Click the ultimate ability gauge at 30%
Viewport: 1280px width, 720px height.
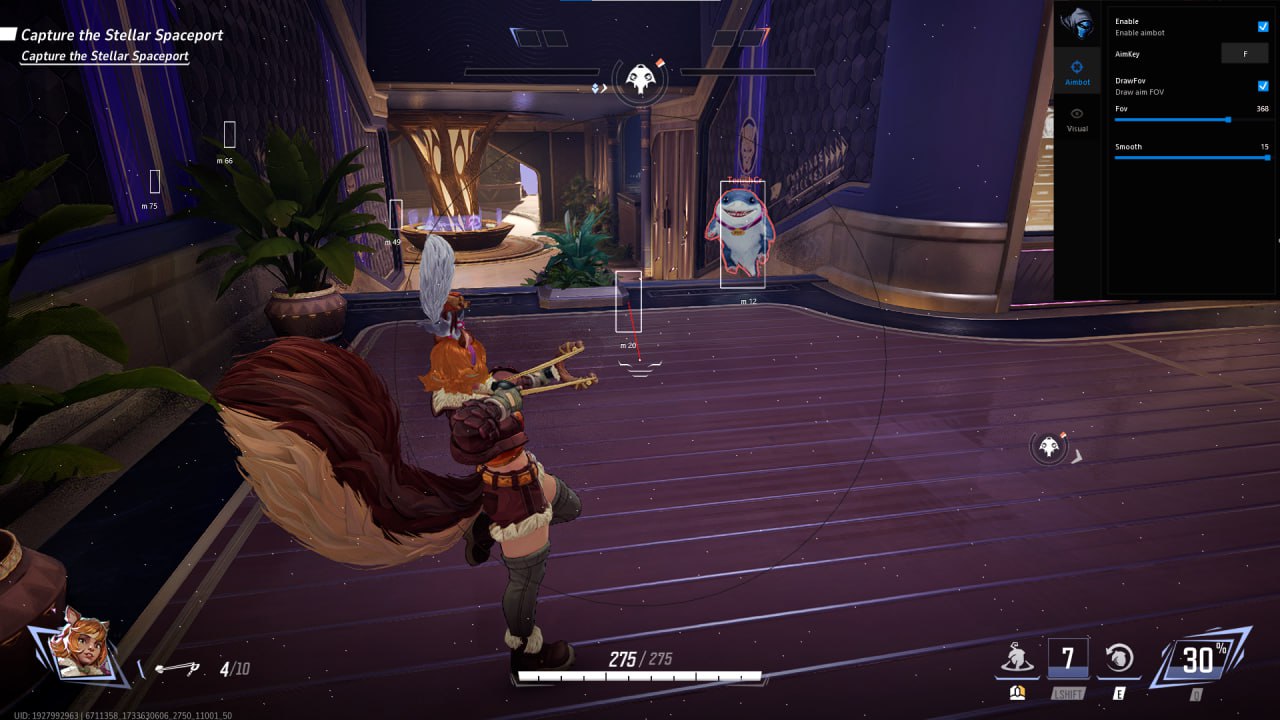pos(1199,658)
